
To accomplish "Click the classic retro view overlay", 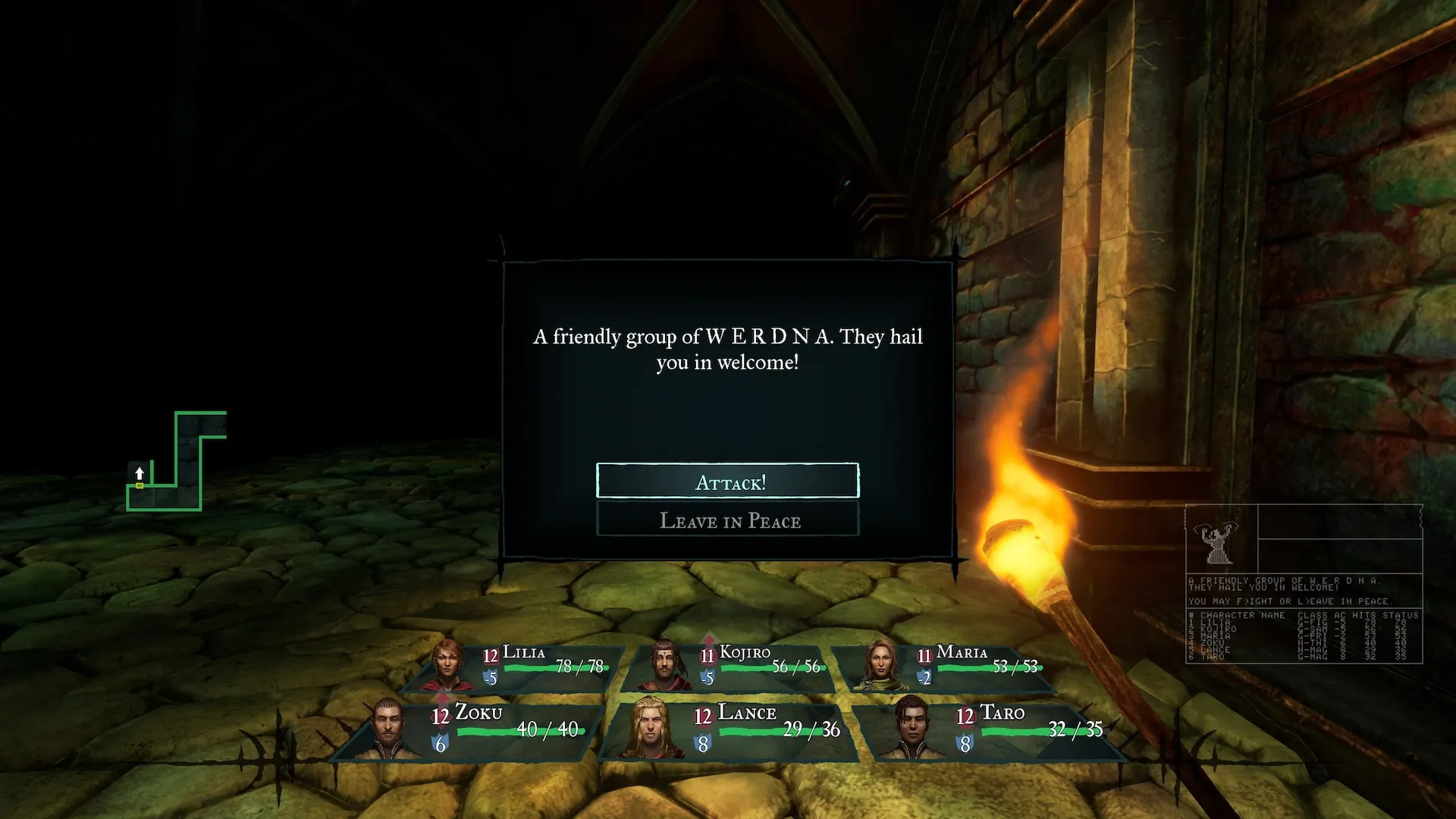I will [1304, 584].
